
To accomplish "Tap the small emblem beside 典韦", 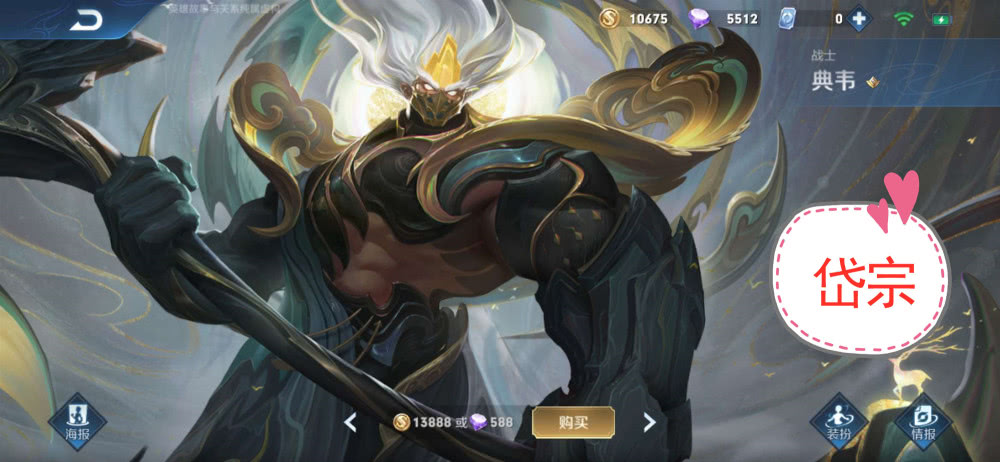I will coord(873,82).
